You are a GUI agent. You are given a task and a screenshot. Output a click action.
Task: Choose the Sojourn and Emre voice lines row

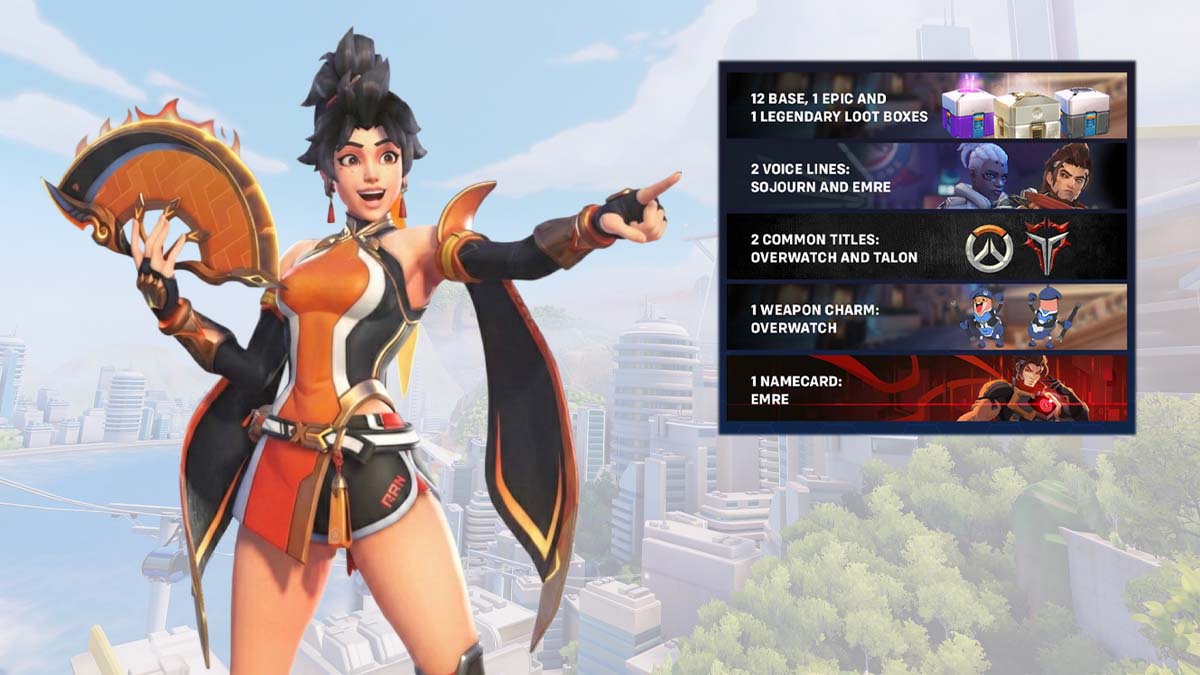click(926, 176)
